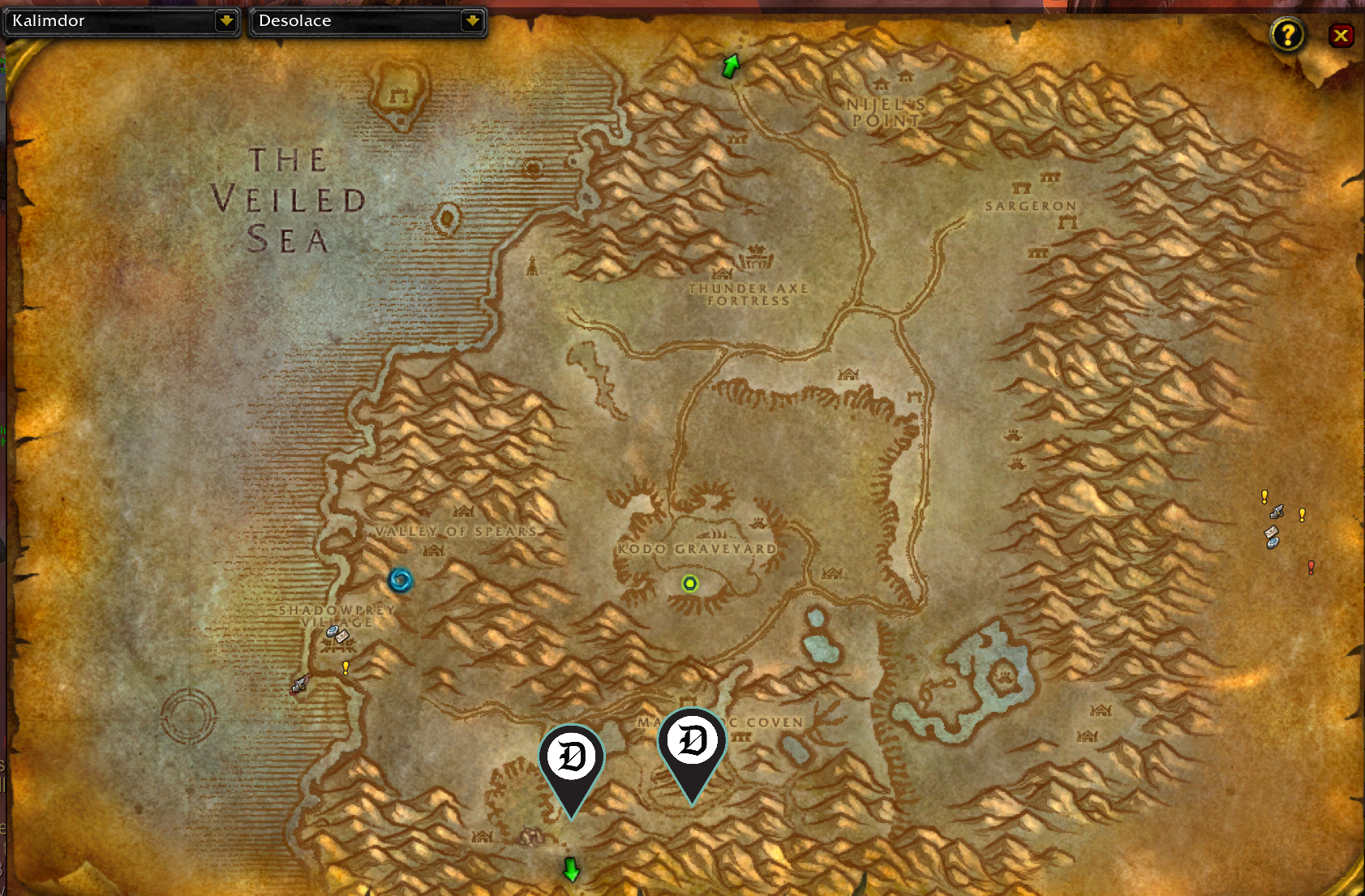Click the envelope icon east of Sargeron mountains

point(1271,532)
